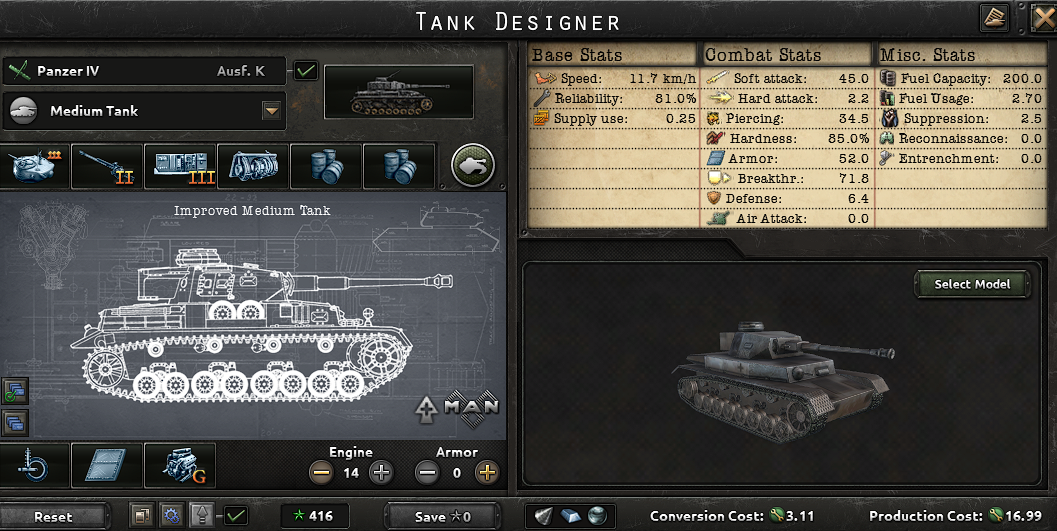Reset the tank design
1057x531 pixels.
coord(53,516)
